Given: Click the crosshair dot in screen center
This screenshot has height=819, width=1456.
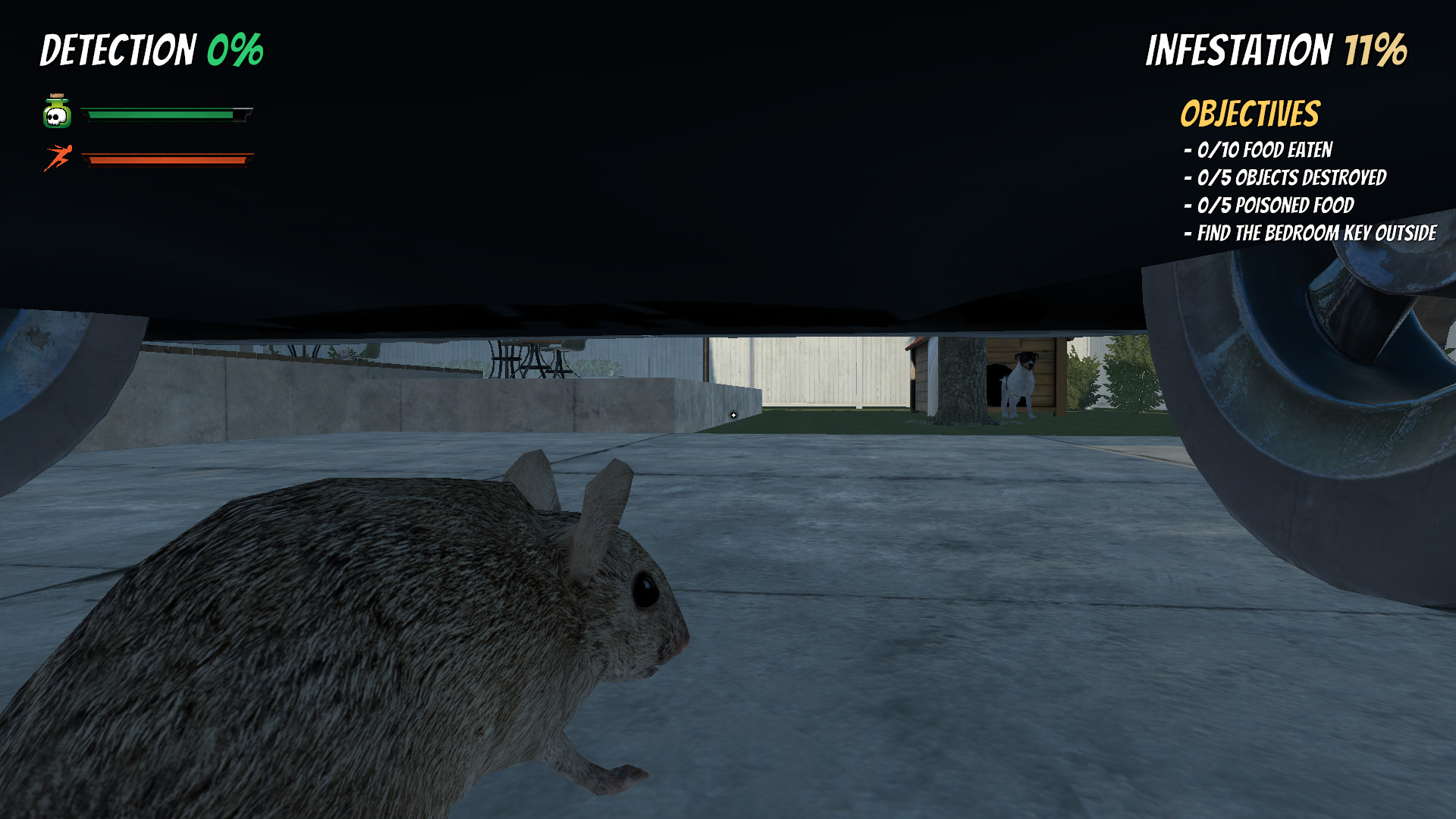Looking at the screenshot, I should click(x=733, y=415).
